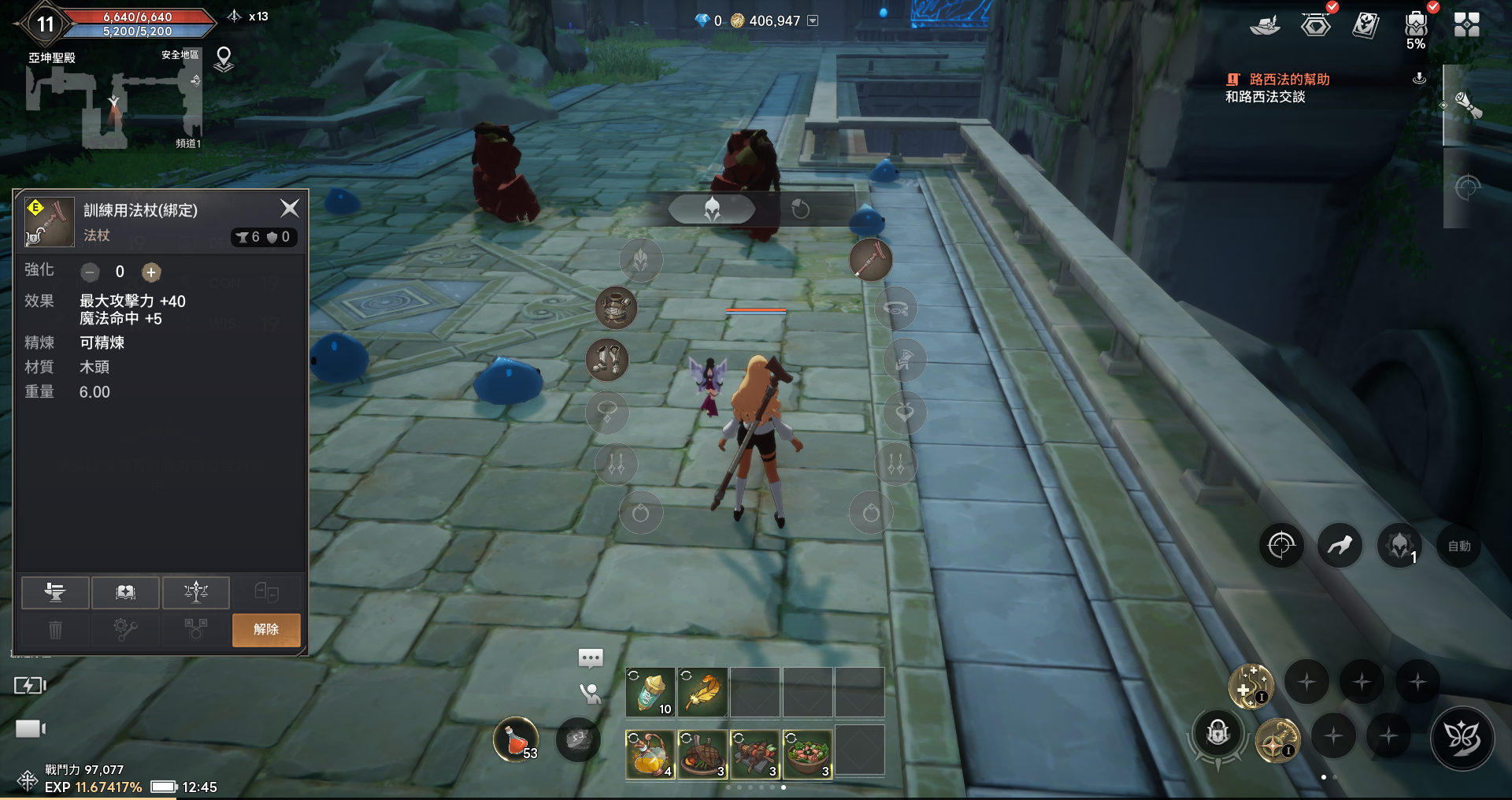Open the quest tracker entry 路西法的幫助

[x=1288, y=80]
